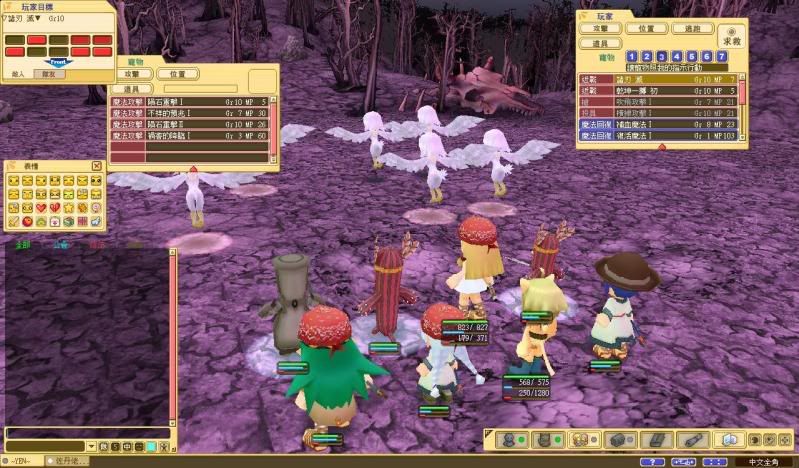
Task: Close the 表情 emoticon window
Action: tap(97, 166)
